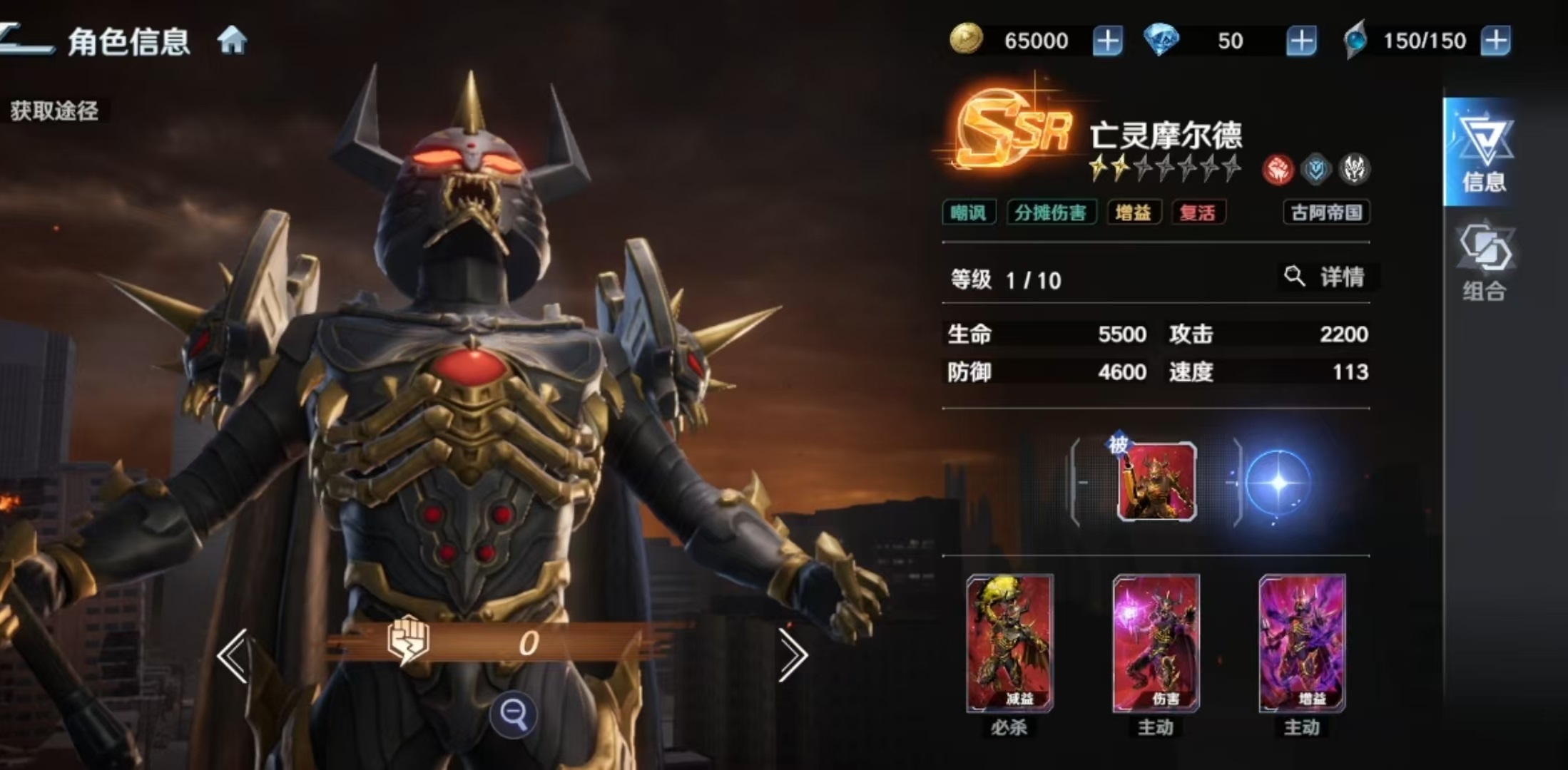Open the 古阿帝国 faction label
Screen dimensions: 1568x770
(1327, 213)
